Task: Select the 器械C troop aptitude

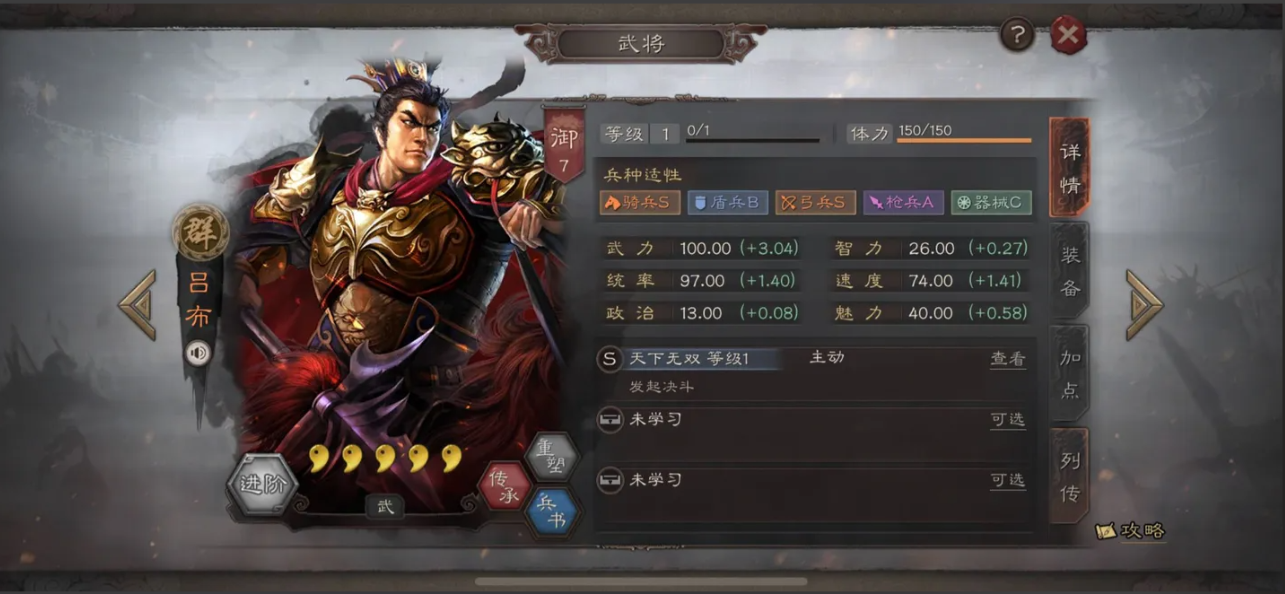Action: click(990, 202)
